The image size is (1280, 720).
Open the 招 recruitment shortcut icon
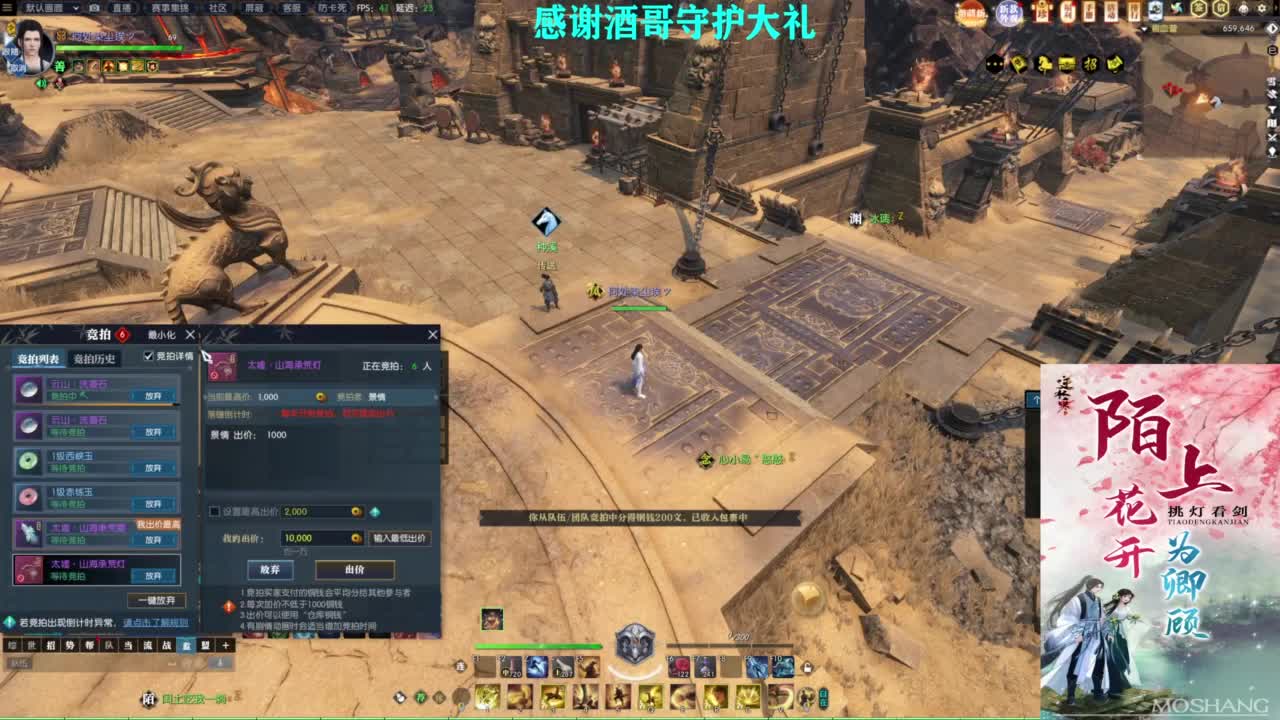[x=1092, y=64]
